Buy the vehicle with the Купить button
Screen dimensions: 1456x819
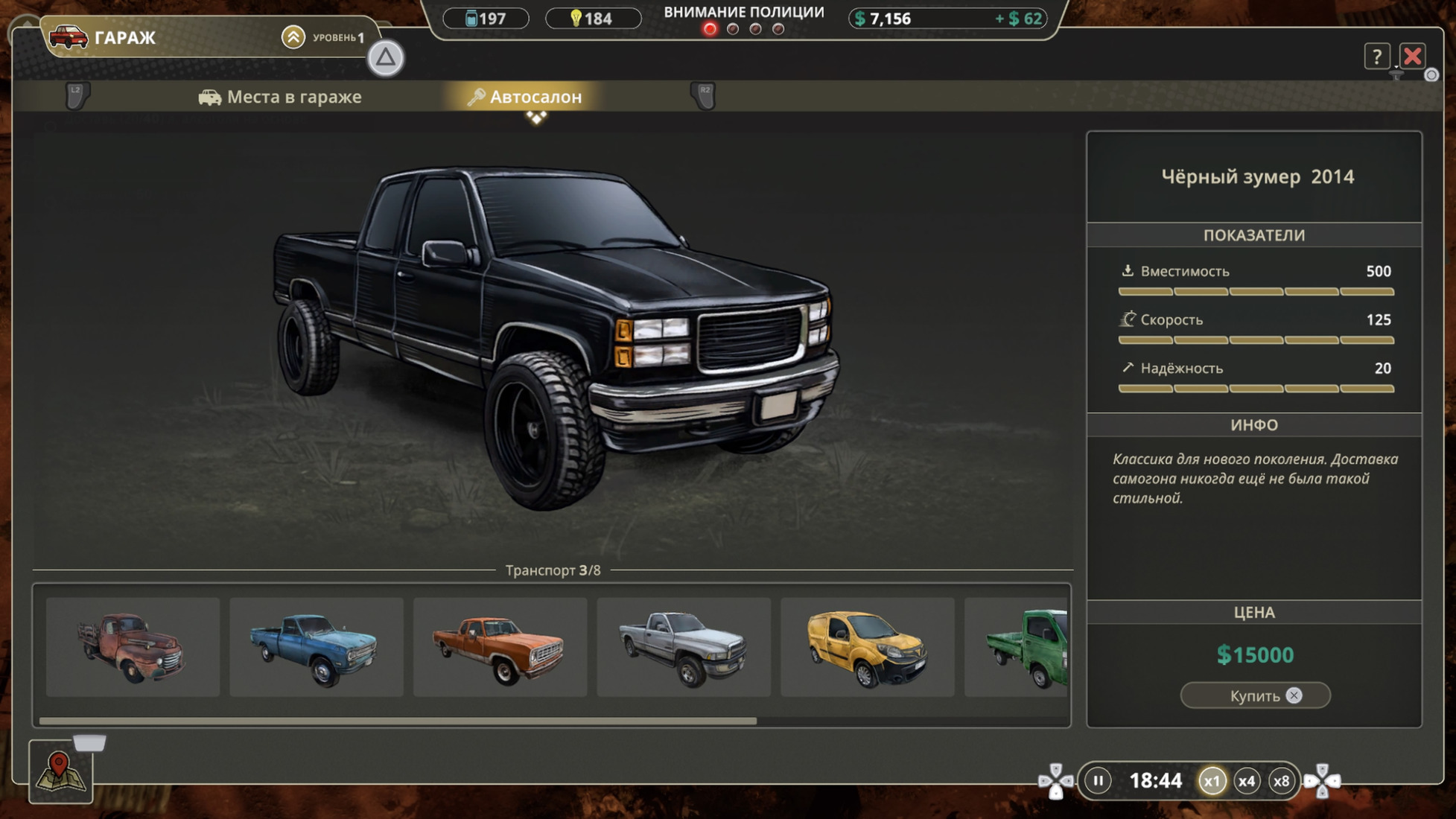[1255, 695]
